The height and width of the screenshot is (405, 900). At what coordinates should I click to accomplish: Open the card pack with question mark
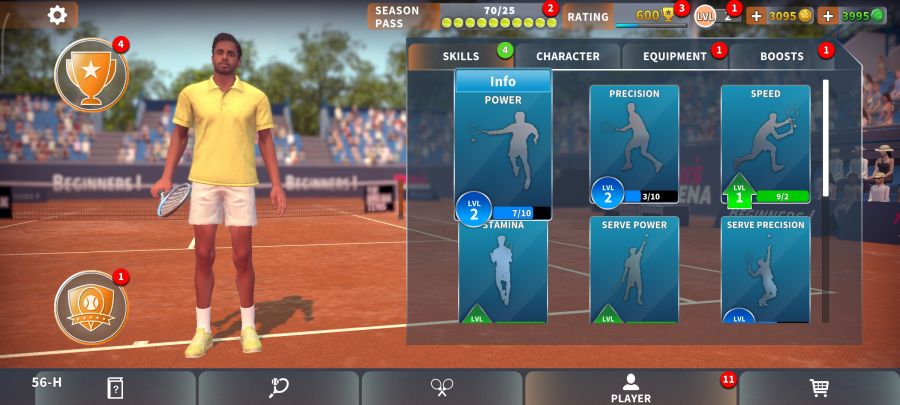click(x=115, y=388)
